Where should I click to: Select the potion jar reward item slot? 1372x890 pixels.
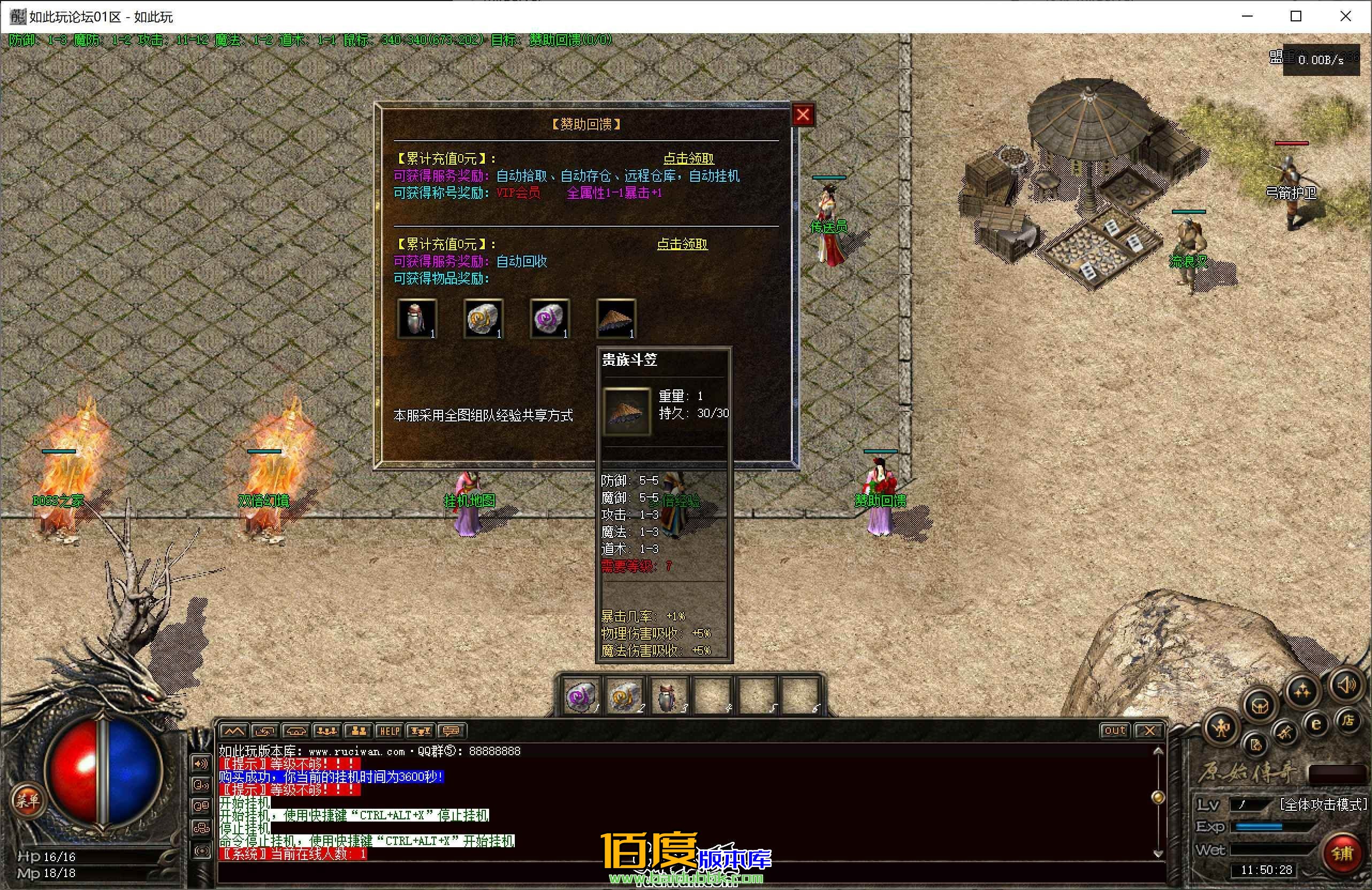(x=417, y=319)
